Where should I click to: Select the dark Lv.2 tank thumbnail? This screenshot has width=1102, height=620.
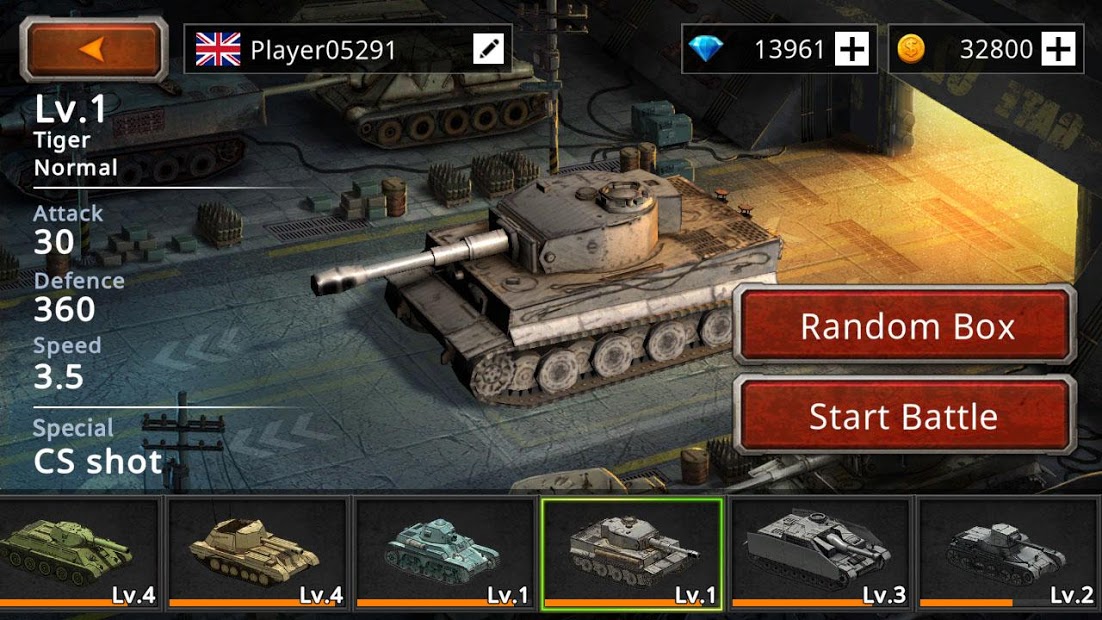[1008, 553]
